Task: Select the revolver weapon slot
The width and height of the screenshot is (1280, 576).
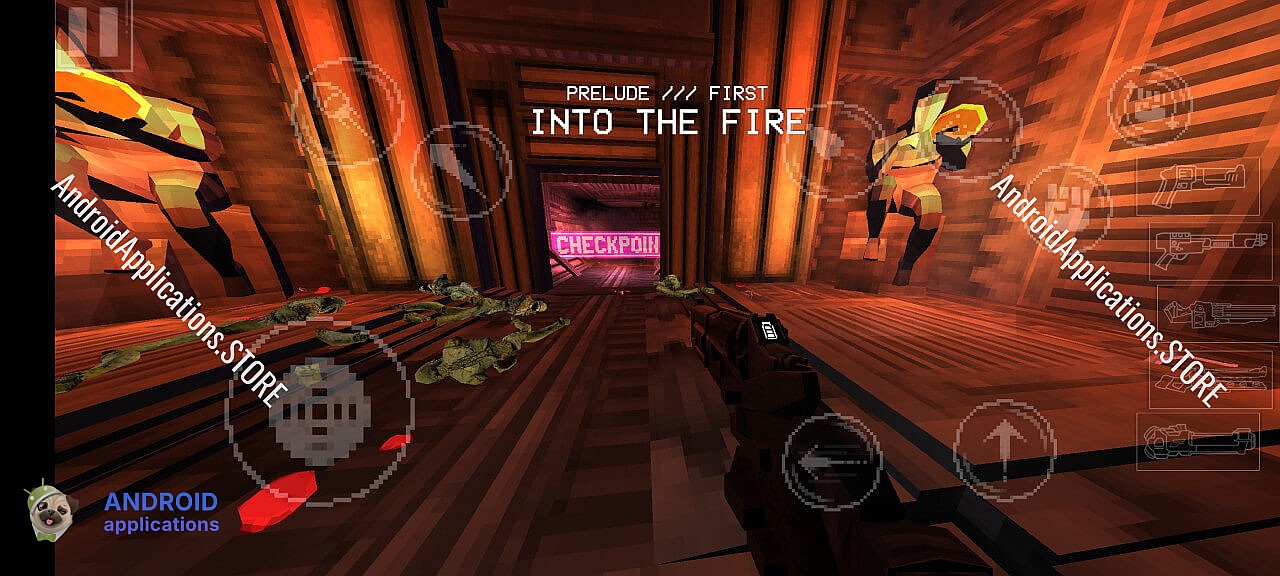Action: (x=1197, y=186)
